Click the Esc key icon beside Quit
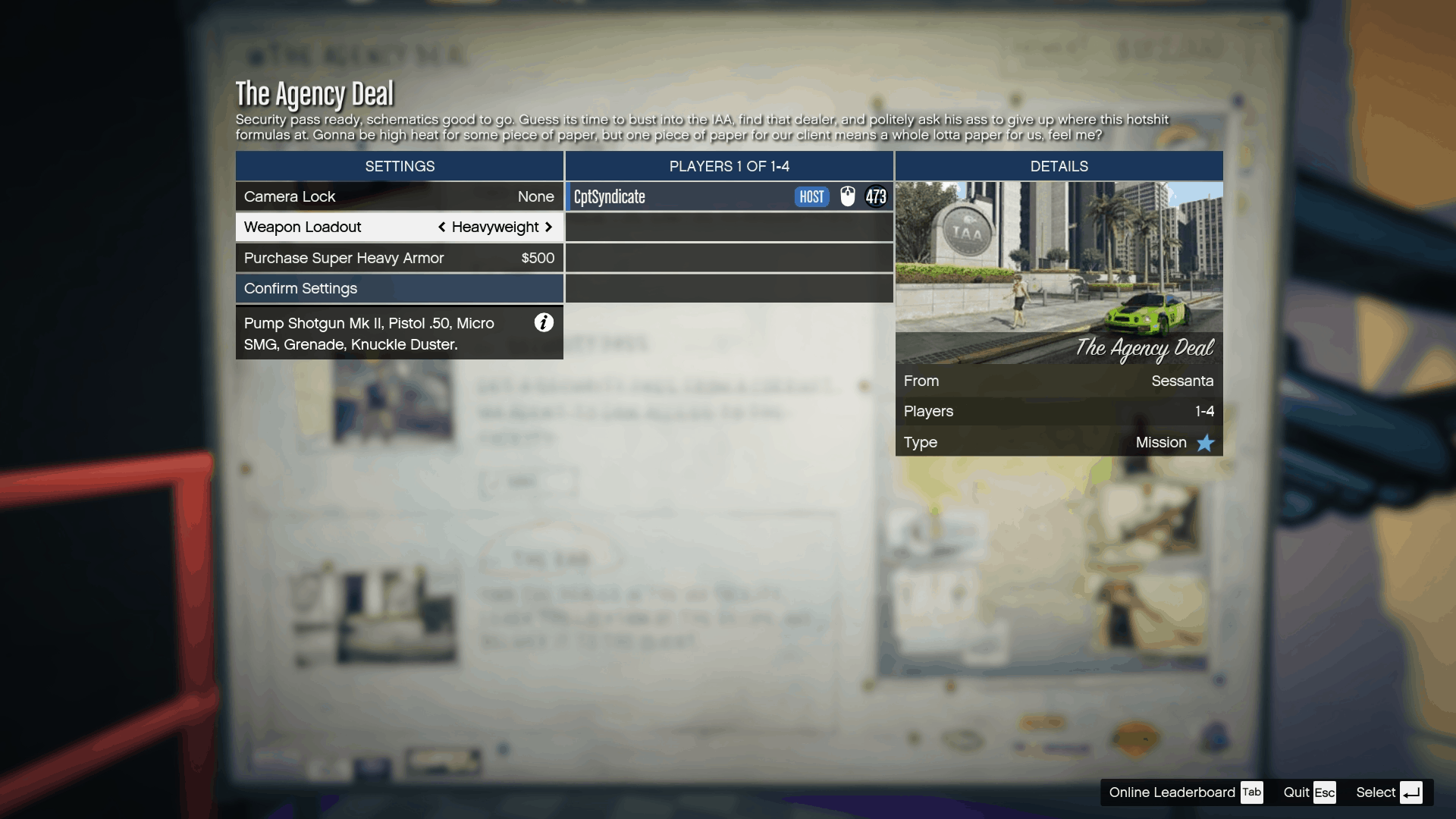The image size is (1456, 819). point(1326,792)
